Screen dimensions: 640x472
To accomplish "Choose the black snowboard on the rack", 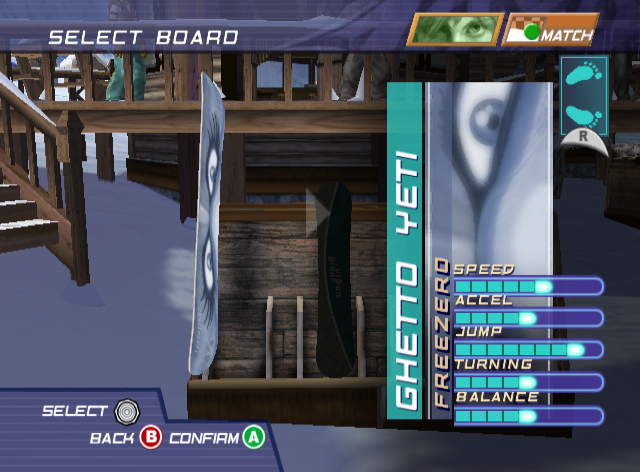I will [x=334, y=280].
